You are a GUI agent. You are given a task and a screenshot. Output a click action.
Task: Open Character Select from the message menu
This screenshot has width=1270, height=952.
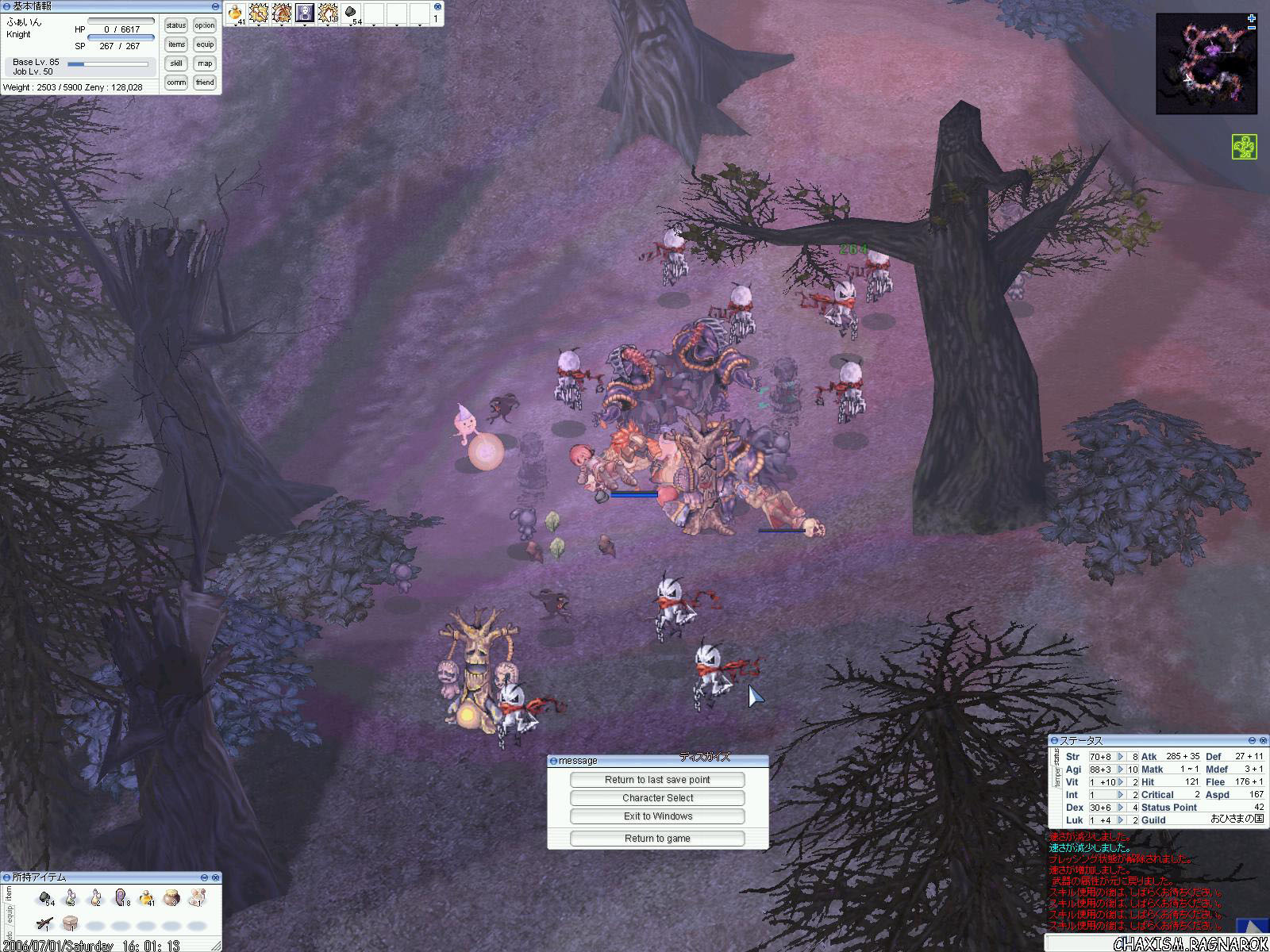click(657, 798)
